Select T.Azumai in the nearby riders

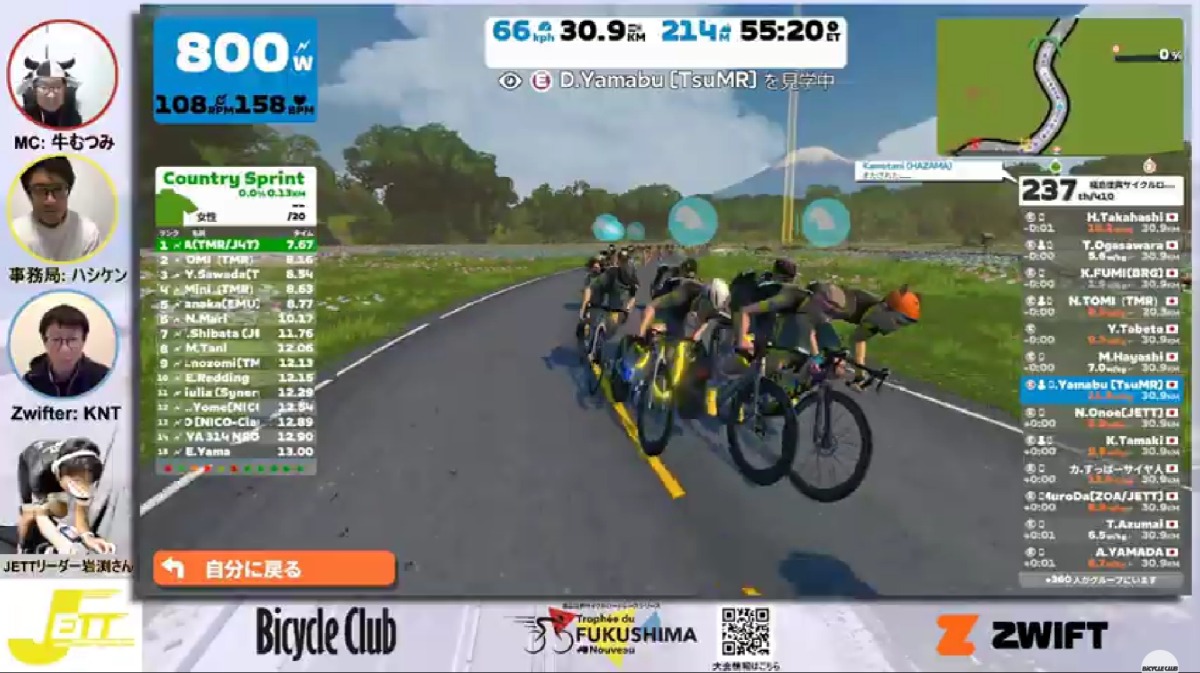(1101, 529)
